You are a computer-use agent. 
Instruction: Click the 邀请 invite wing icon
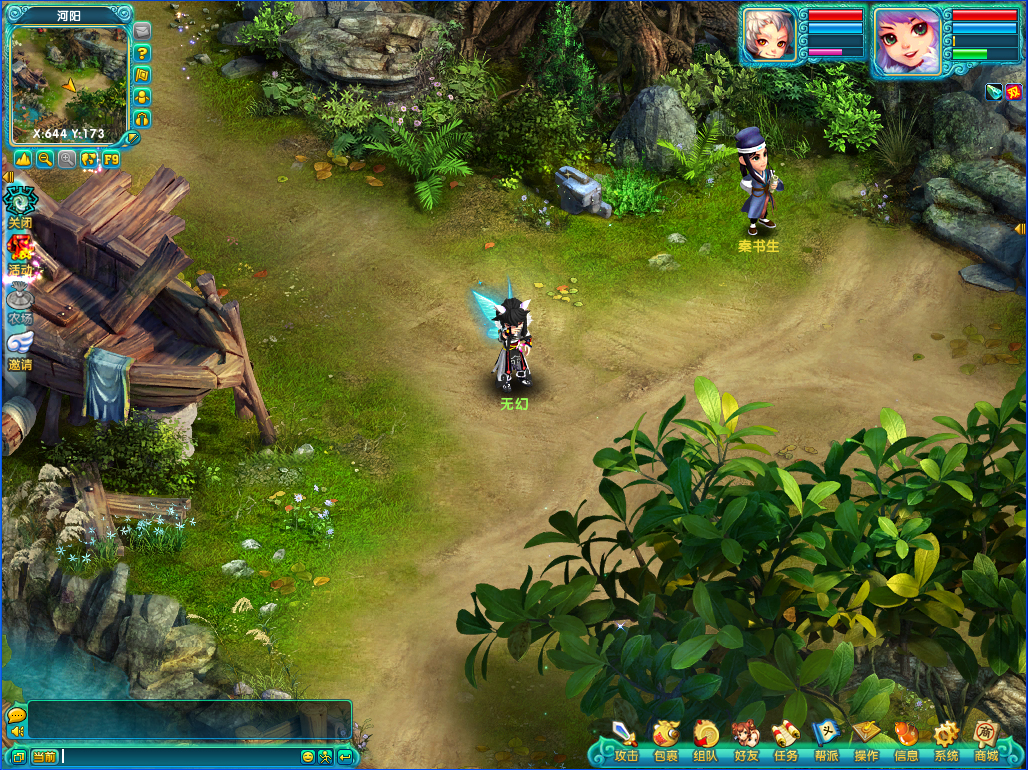pos(19,347)
